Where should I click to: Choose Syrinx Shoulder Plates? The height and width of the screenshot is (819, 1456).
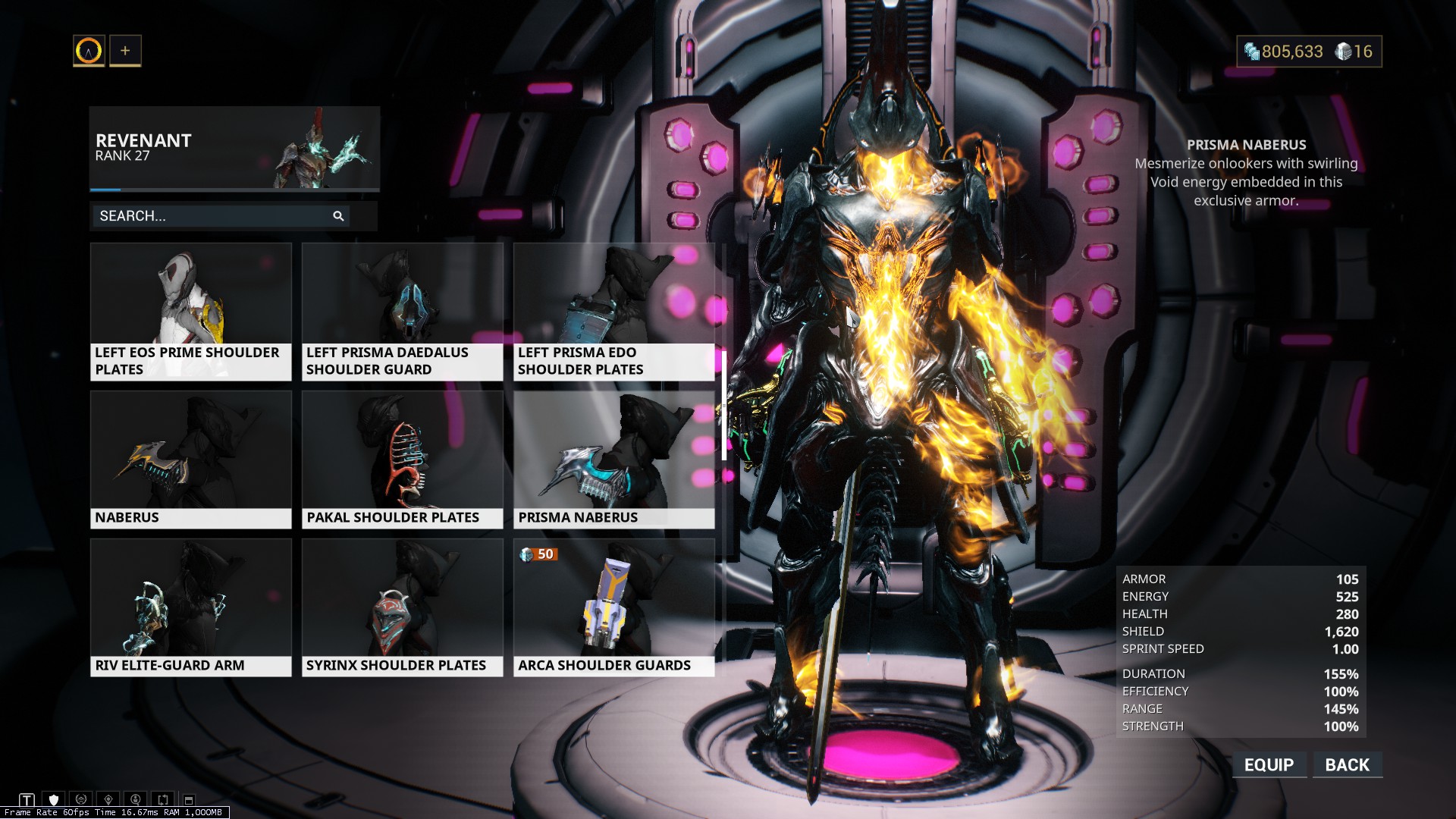click(x=402, y=607)
